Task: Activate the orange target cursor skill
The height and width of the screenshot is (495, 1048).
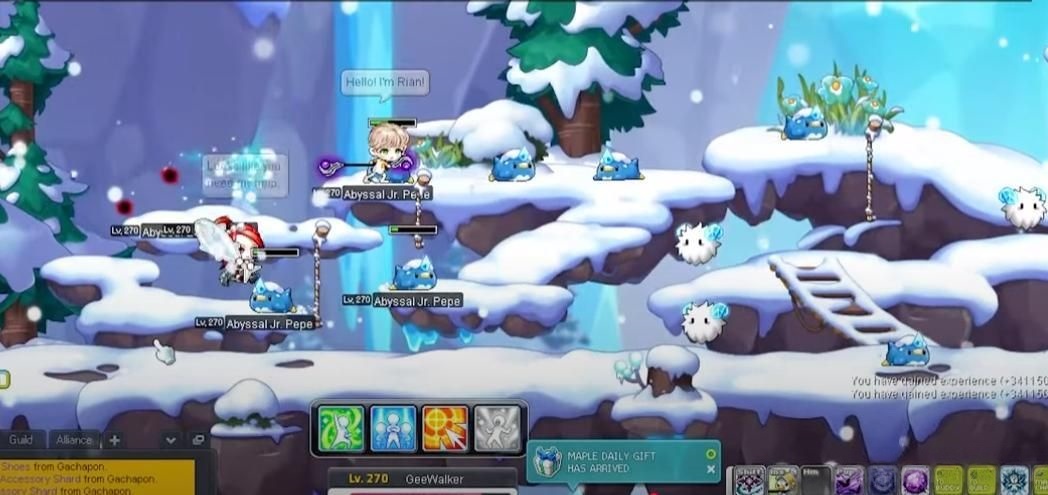Action: pyautogui.click(x=445, y=429)
